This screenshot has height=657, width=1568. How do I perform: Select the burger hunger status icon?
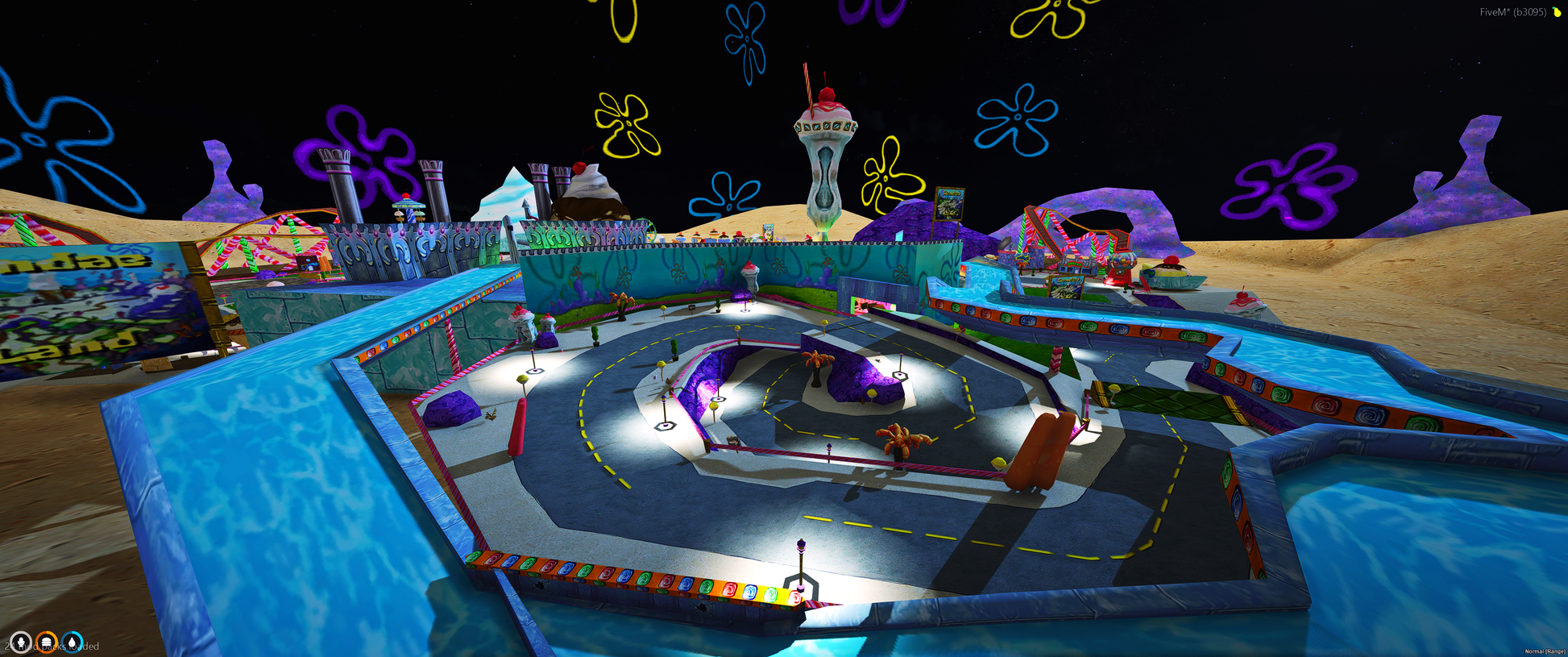[47, 642]
